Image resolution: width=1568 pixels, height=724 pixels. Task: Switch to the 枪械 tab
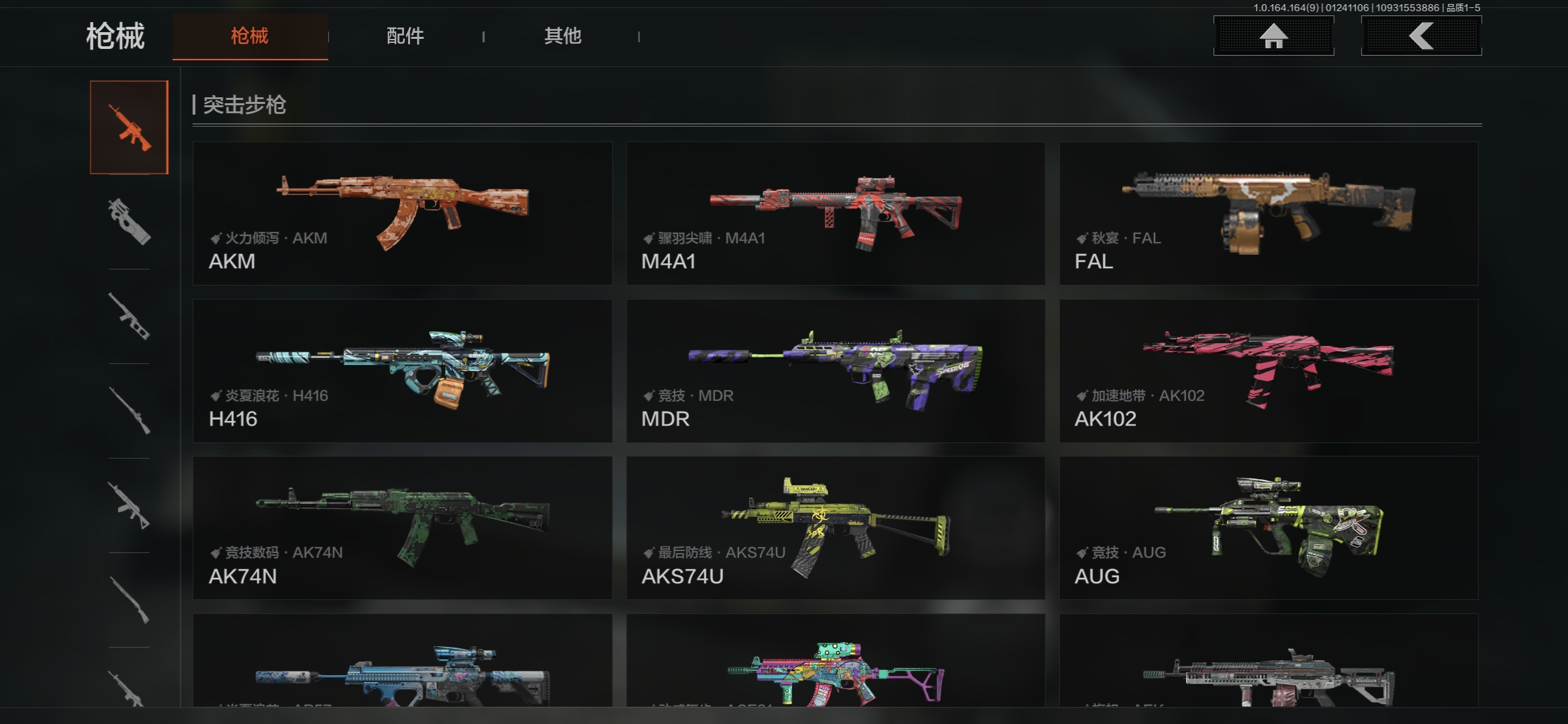pyautogui.click(x=250, y=36)
